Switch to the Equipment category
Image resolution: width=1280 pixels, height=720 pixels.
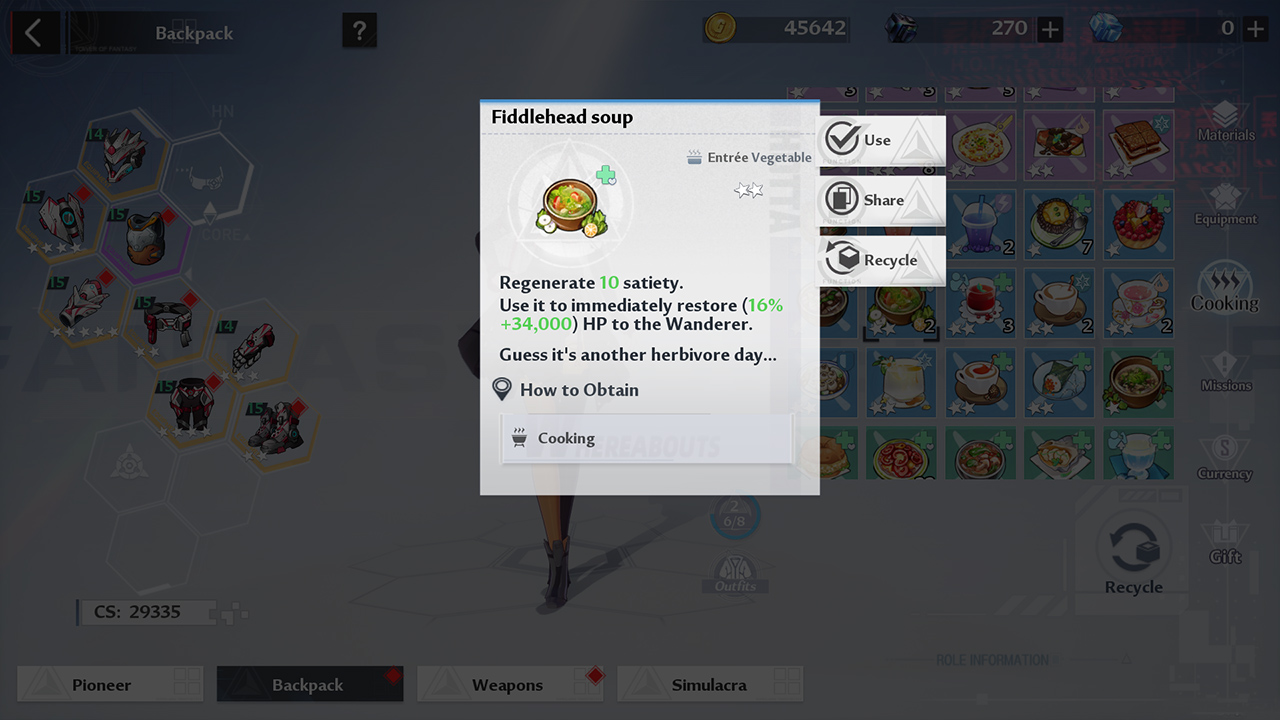tap(1225, 202)
